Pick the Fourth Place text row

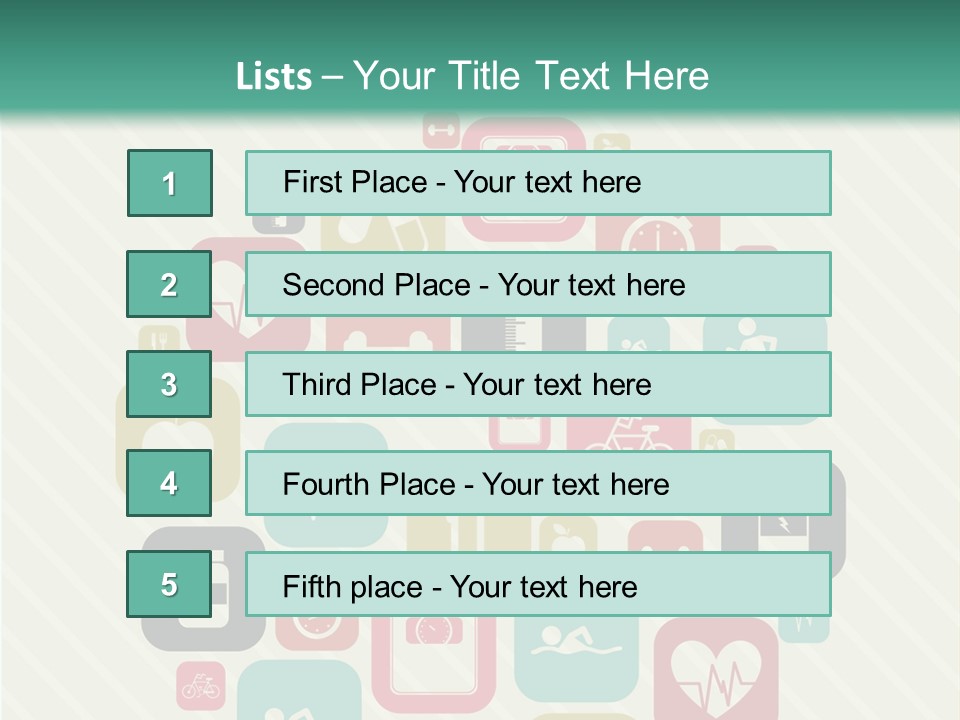538,484
